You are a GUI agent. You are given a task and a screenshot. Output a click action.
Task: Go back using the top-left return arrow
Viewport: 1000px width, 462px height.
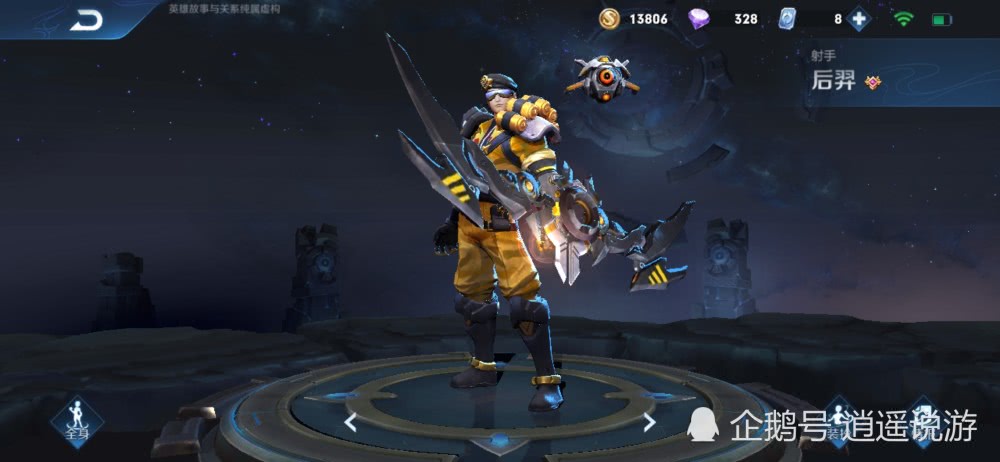tap(86, 20)
